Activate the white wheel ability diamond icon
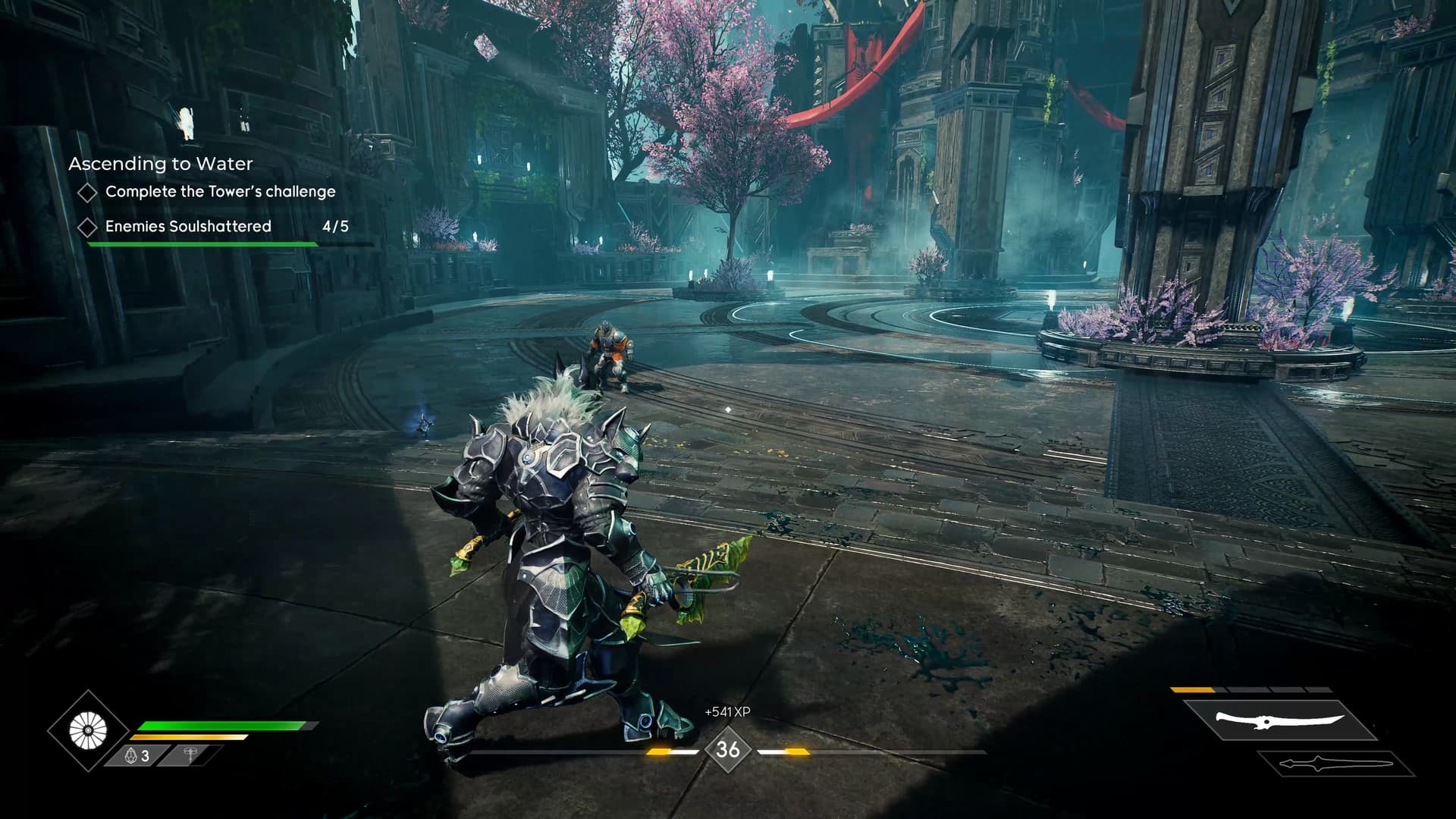 coord(89,731)
